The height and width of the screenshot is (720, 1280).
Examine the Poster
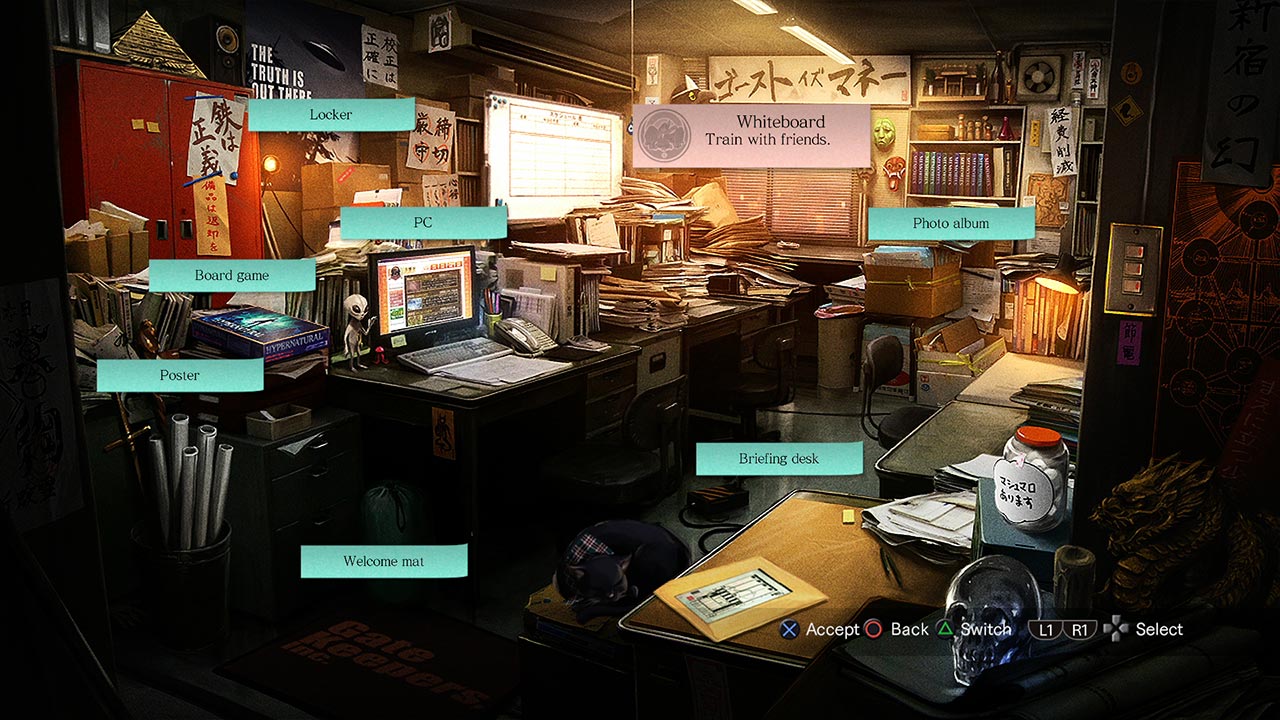[179, 375]
